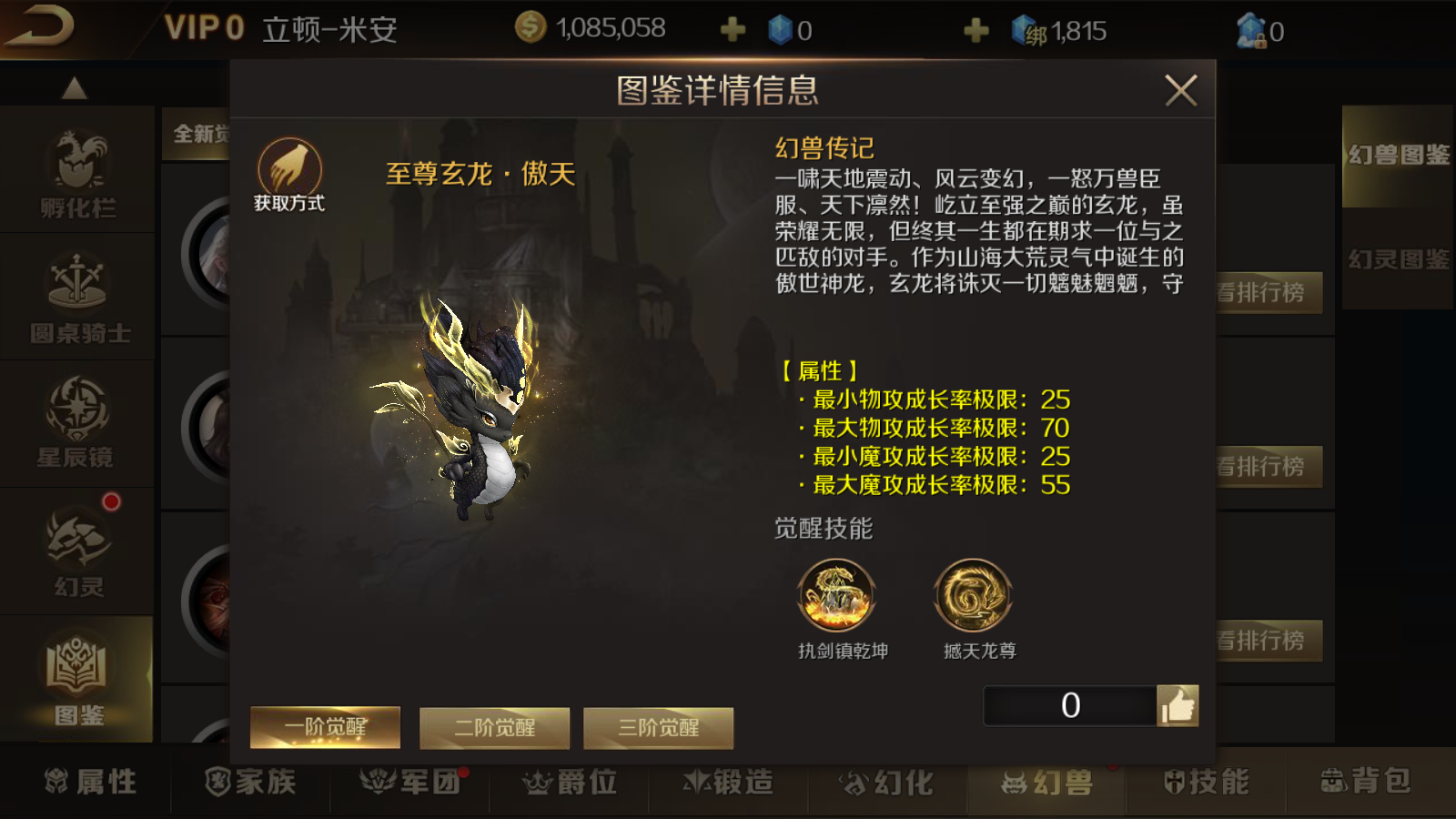This screenshot has width=1456, height=819.
Task: Select the 一阶觉醒 button
Action: (325, 727)
